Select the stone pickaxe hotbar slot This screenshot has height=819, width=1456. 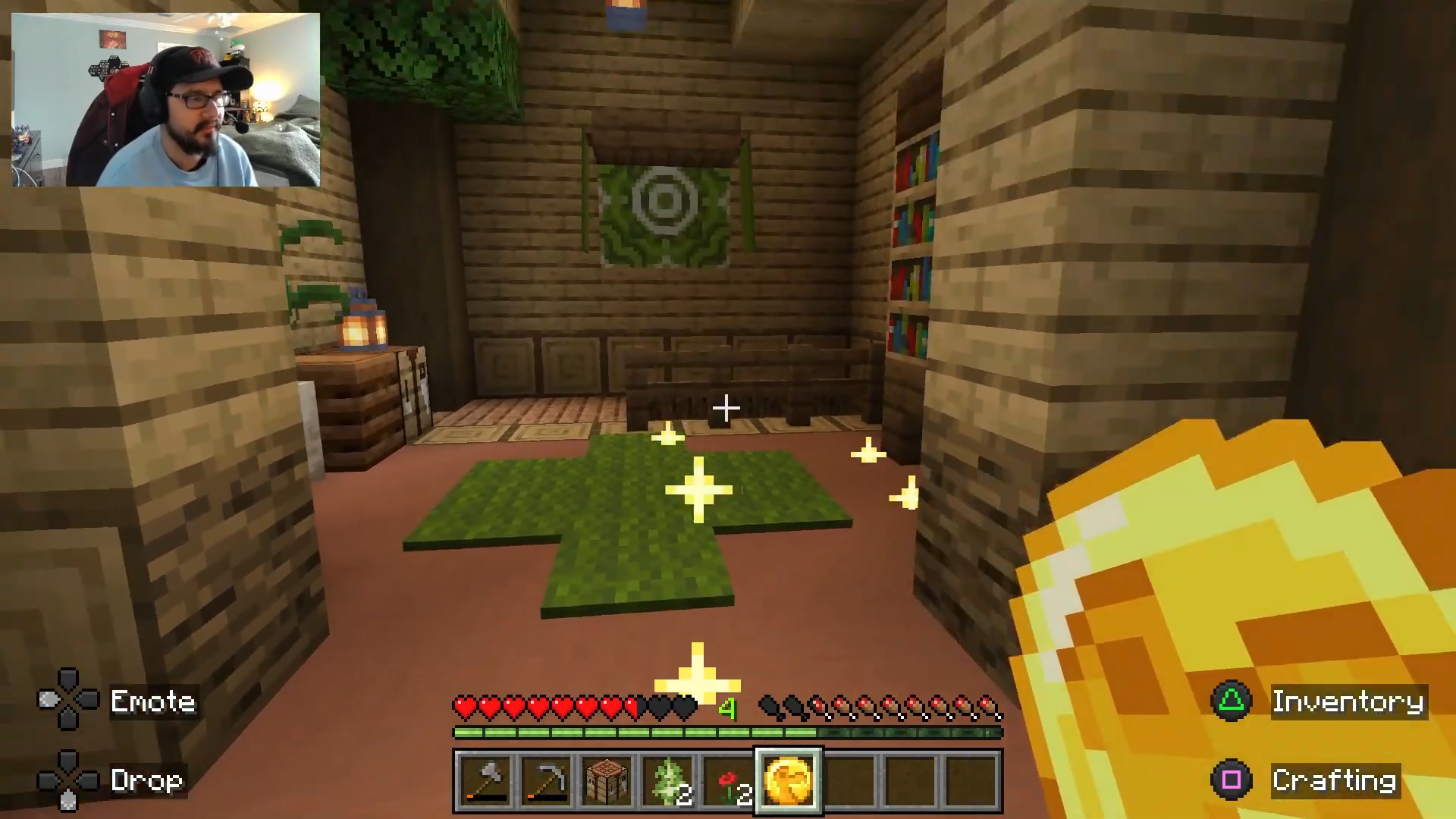coord(546,781)
